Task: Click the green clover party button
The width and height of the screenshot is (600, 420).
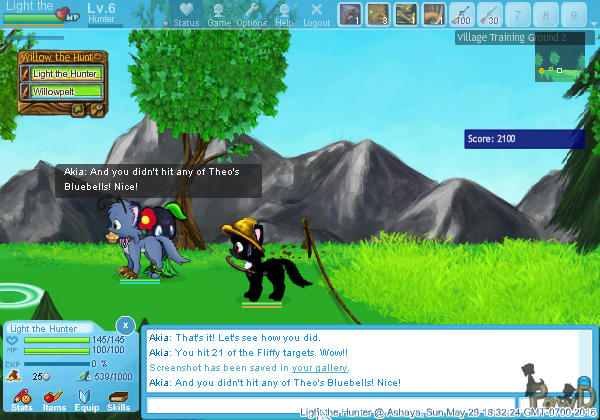Action: point(77,109)
